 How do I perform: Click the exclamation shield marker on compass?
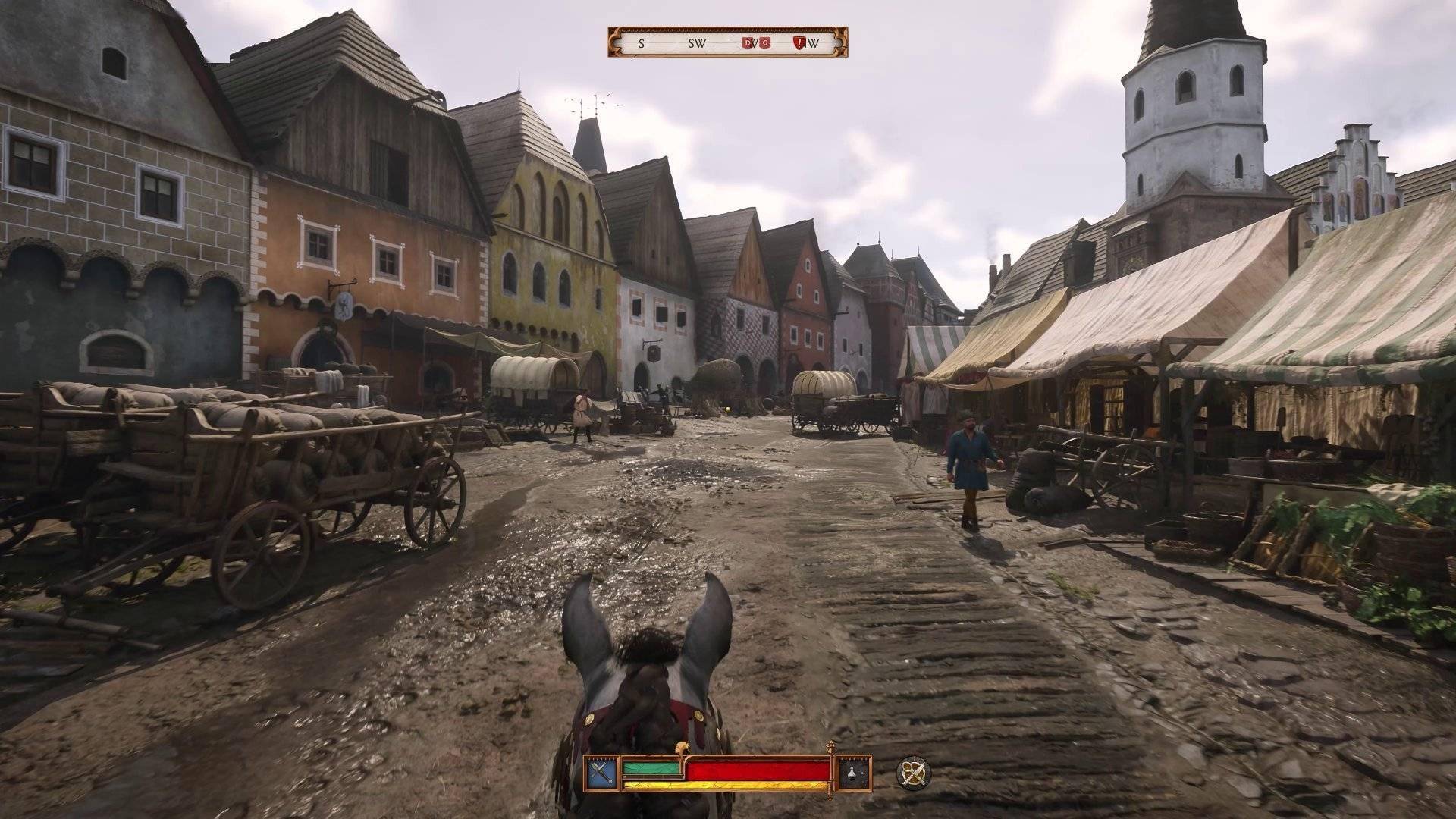click(x=799, y=43)
